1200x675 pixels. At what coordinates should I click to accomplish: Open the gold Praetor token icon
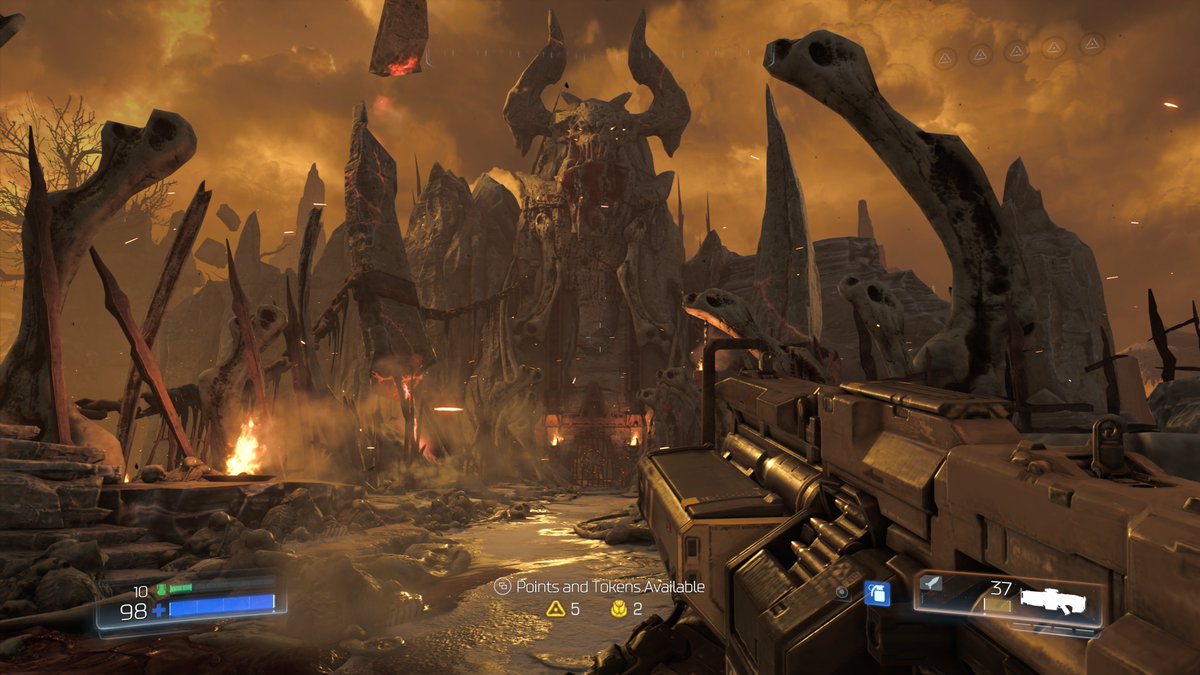(619, 608)
